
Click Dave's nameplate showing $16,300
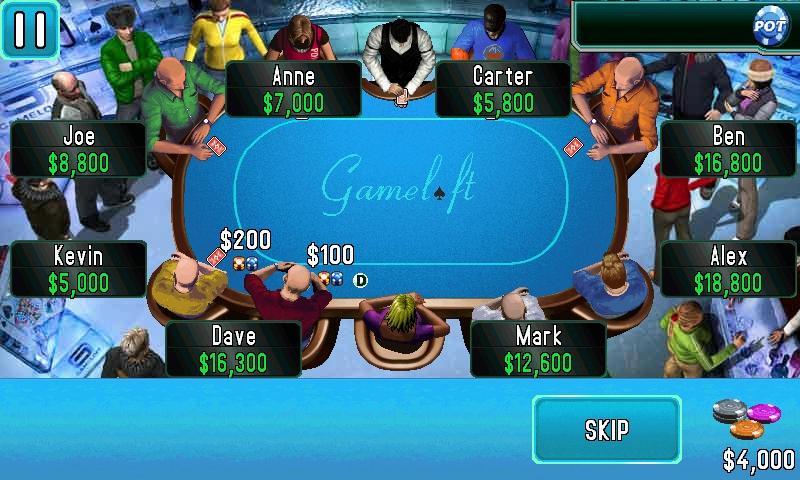click(x=233, y=349)
